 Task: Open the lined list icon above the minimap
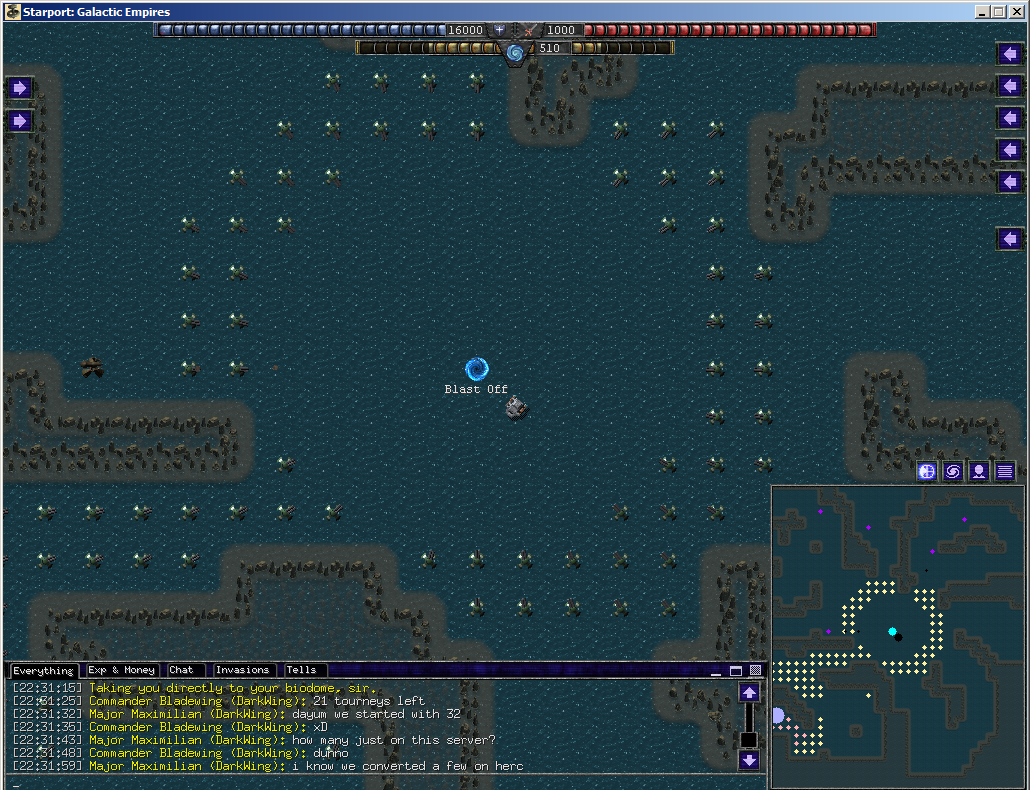(1005, 472)
